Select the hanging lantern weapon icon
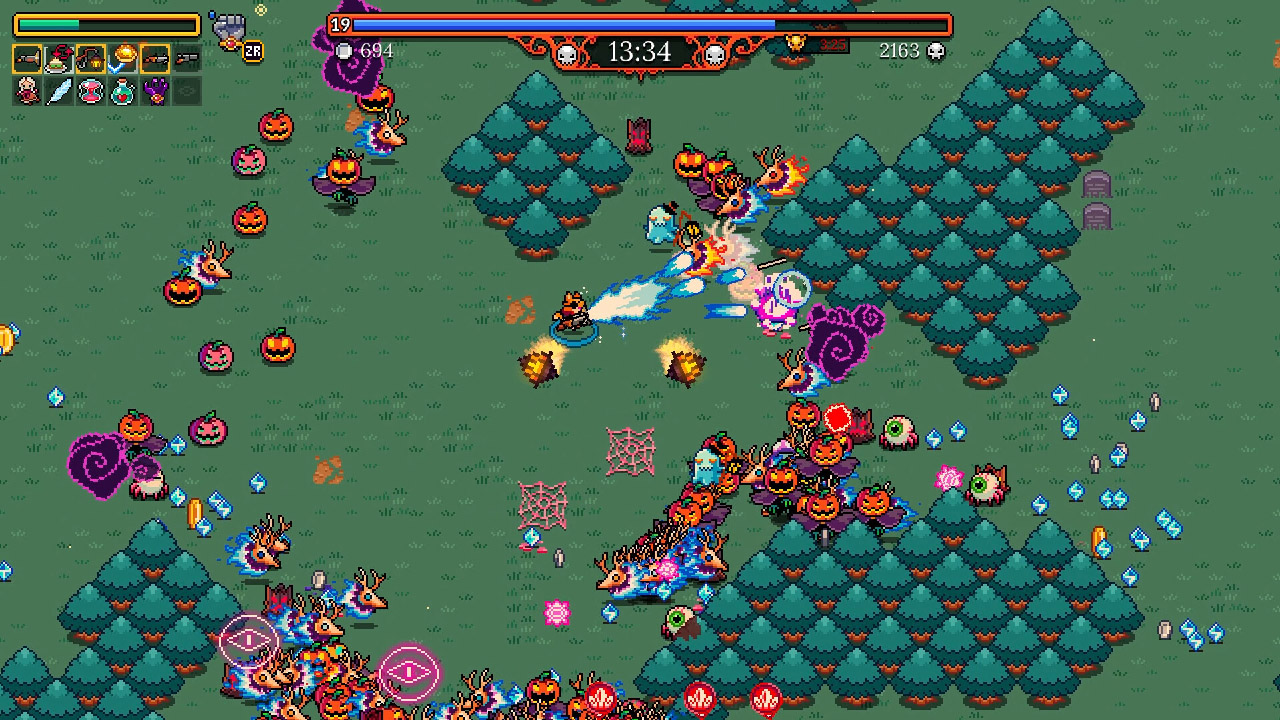Screen dimensions: 1280x720 (91, 58)
